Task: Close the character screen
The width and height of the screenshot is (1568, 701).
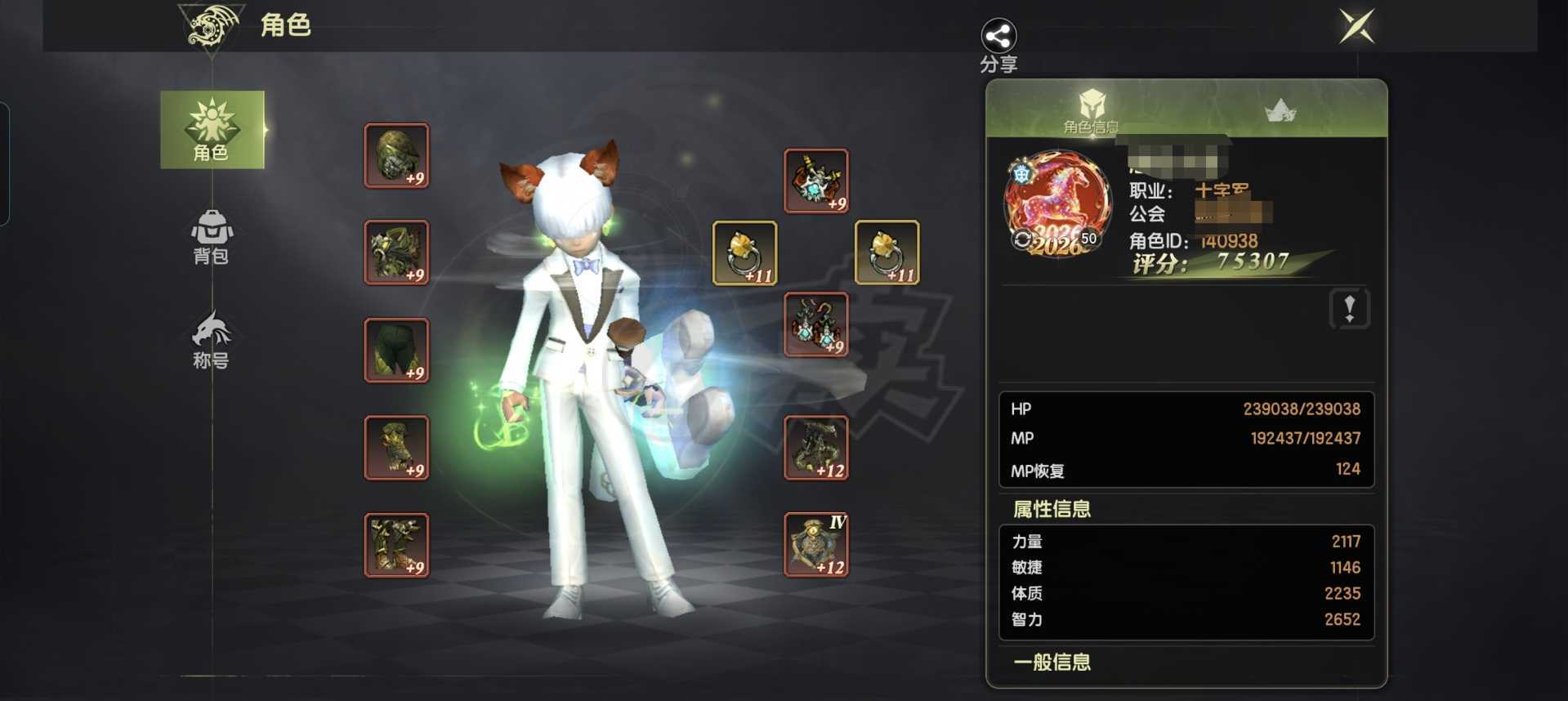Action: click(1356, 26)
